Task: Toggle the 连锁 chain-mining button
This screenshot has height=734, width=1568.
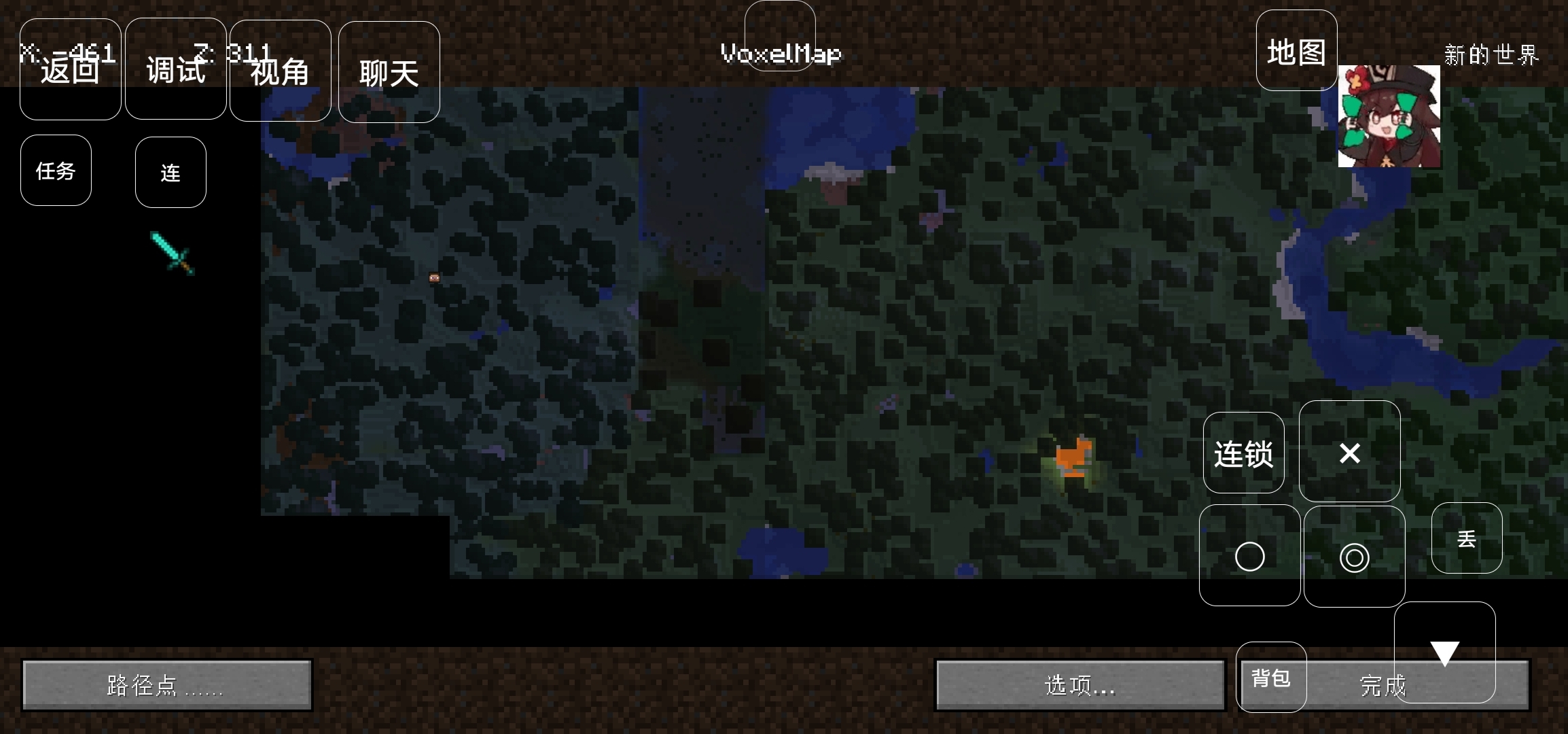Action: pos(1243,453)
